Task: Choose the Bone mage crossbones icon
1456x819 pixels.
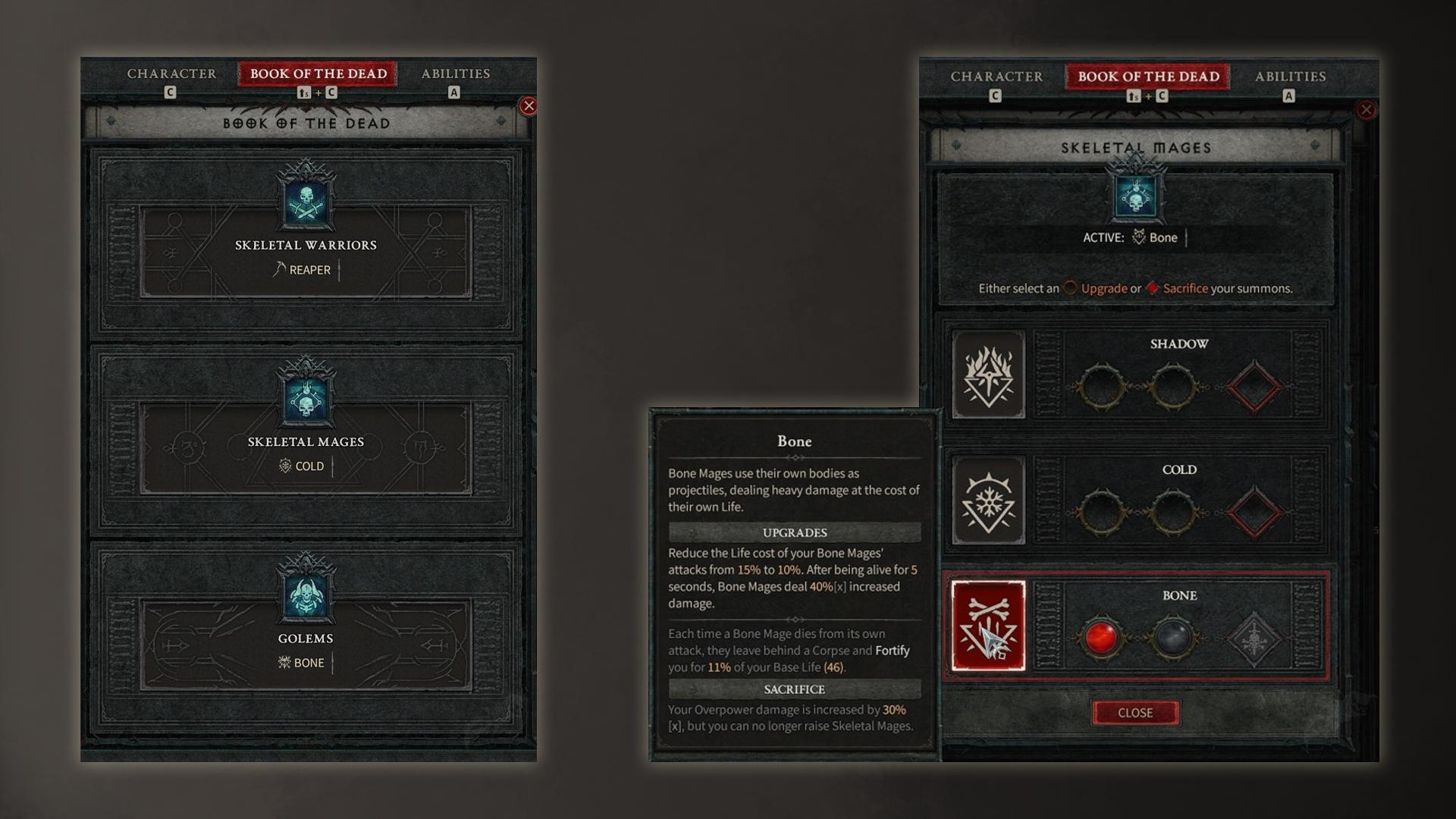Action: coord(988,626)
